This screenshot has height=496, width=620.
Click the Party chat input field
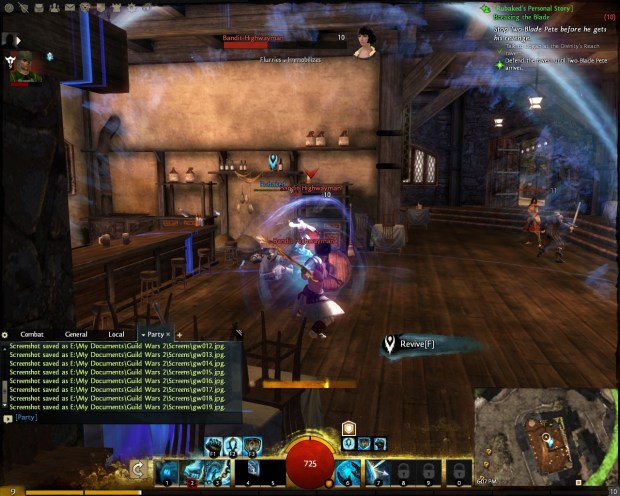[x=120, y=418]
